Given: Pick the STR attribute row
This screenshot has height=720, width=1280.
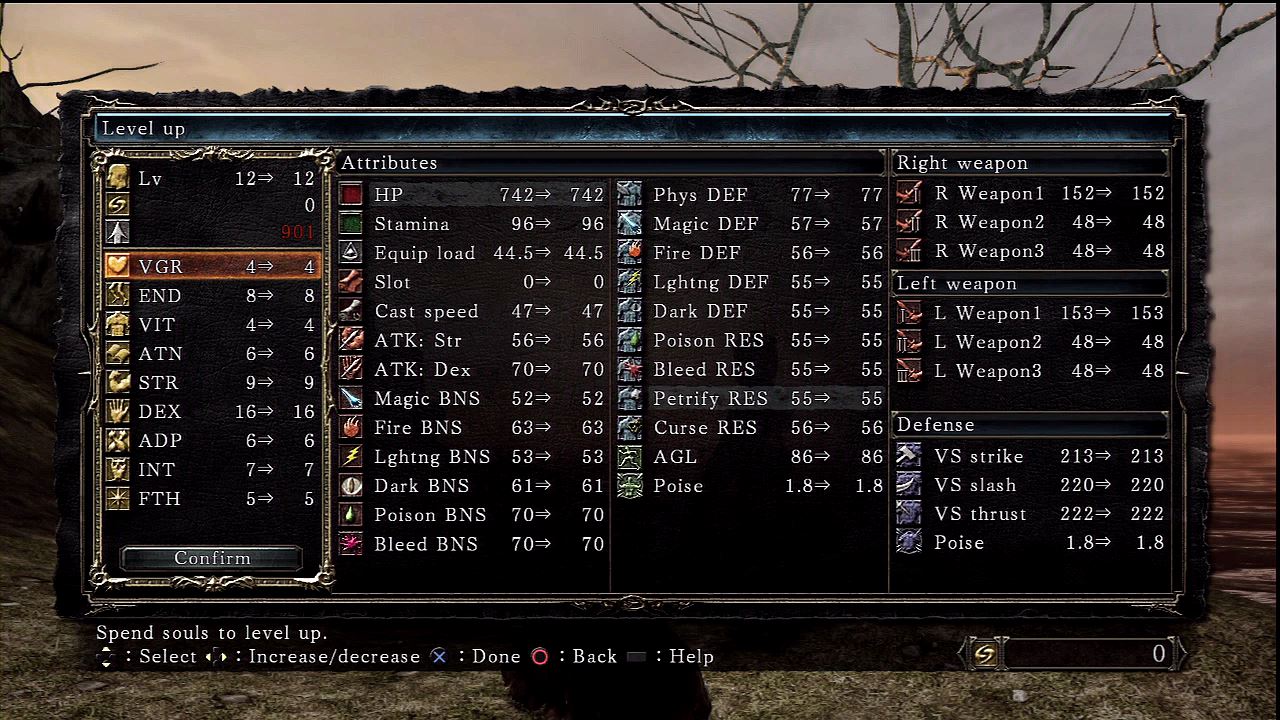Looking at the screenshot, I should coord(211,383).
